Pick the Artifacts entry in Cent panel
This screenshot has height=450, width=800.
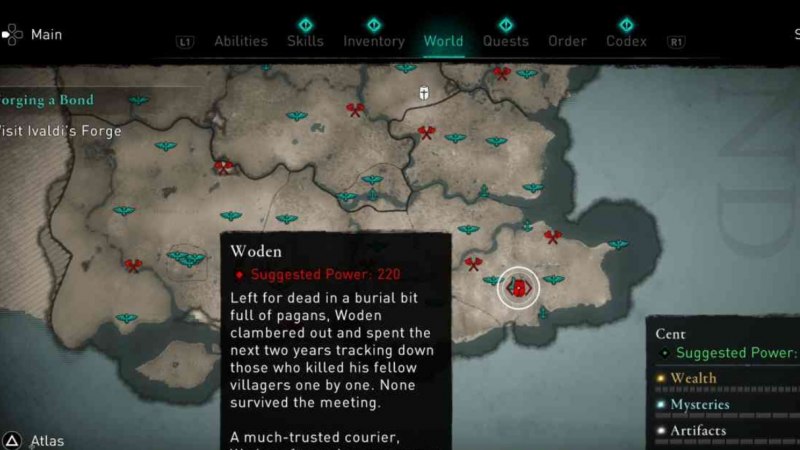click(x=698, y=431)
